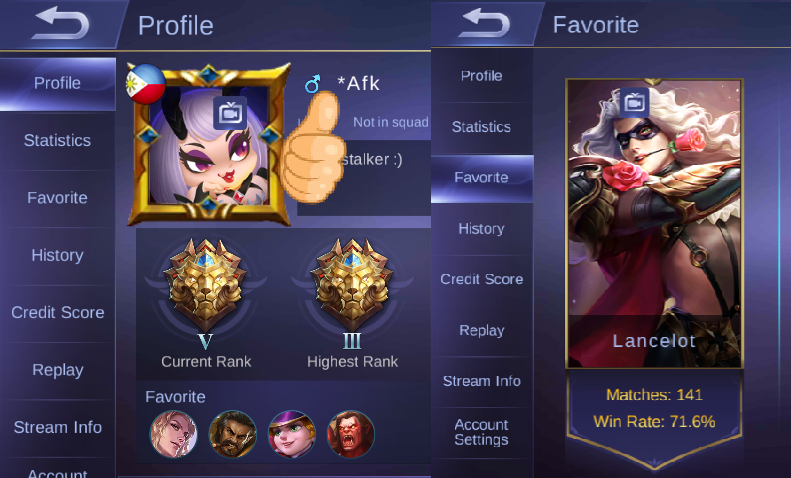Open the Statistics tab on the Profile screen
791x478 pixels.
[x=57, y=140]
